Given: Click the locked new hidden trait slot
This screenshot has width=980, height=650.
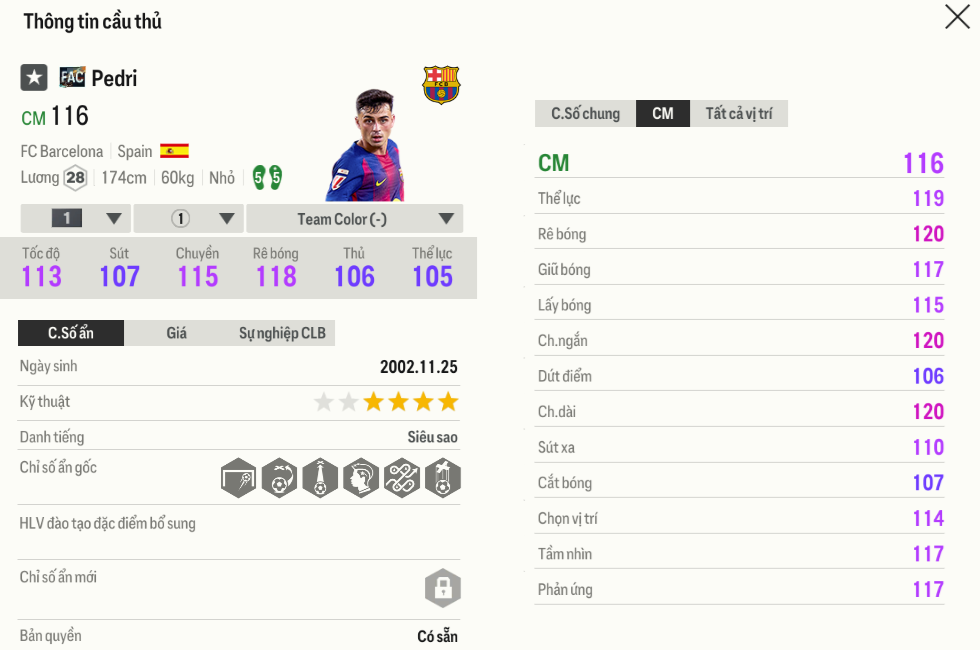Looking at the screenshot, I should tap(442, 587).
